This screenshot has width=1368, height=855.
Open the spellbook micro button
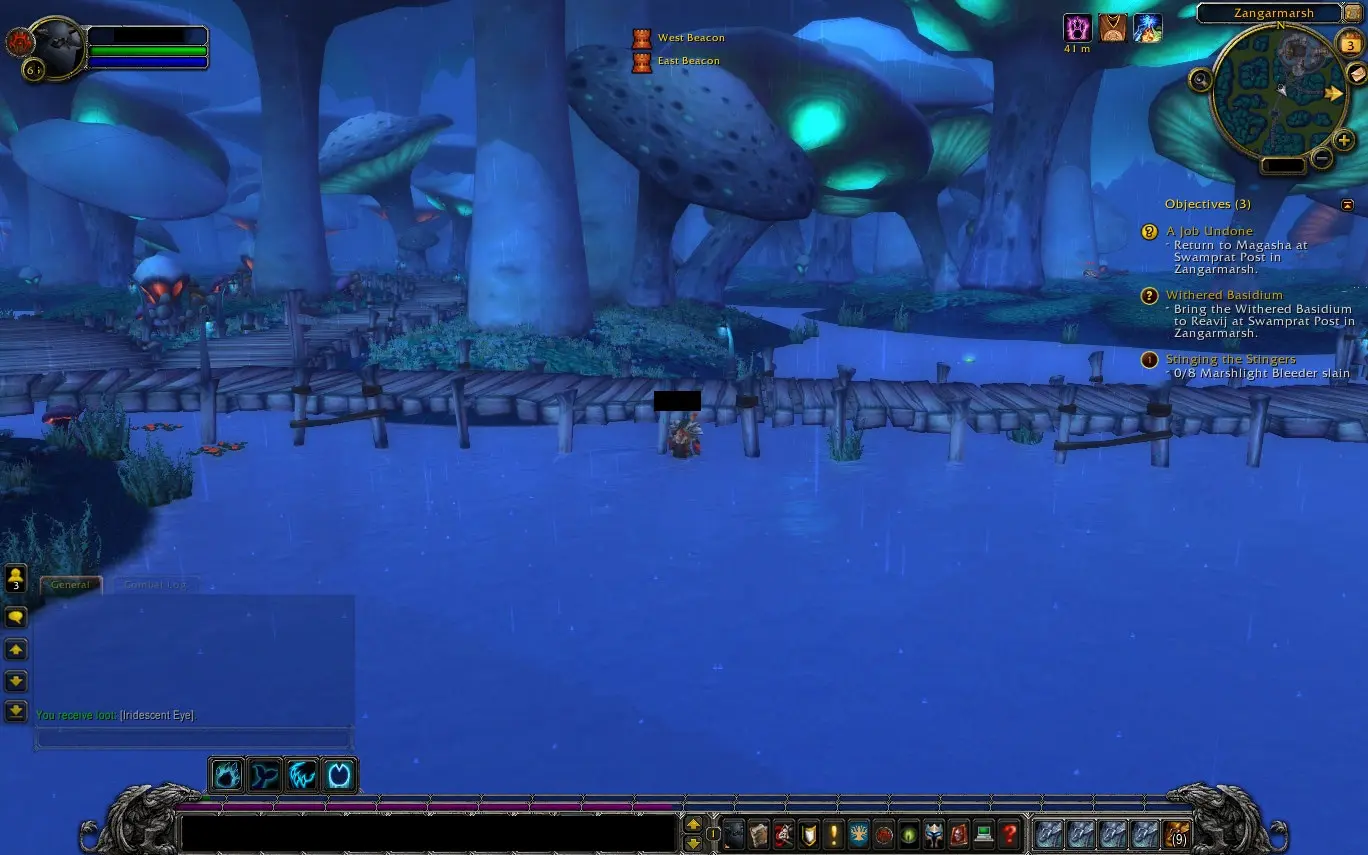pyautogui.click(x=759, y=834)
